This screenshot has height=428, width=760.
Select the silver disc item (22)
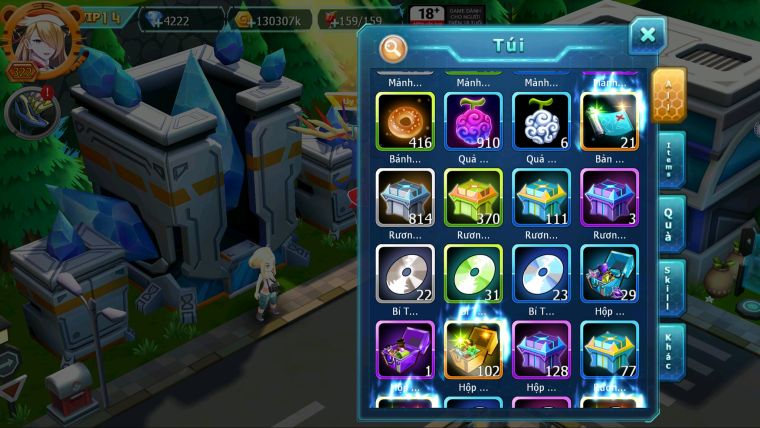[x=405, y=273]
